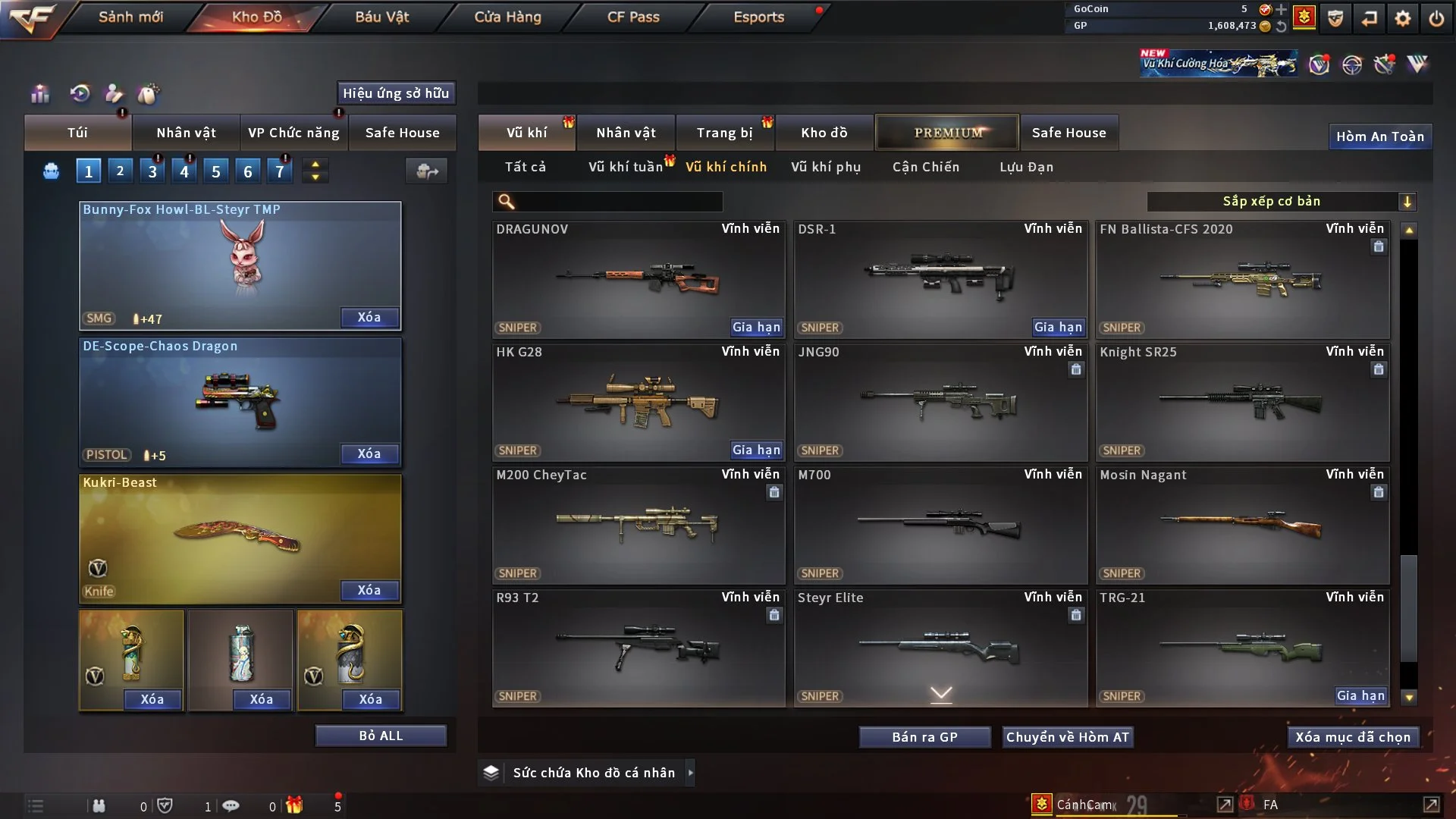Select the Vũ khí phụ category
This screenshot has height=819, width=1456.
(x=825, y=167)
